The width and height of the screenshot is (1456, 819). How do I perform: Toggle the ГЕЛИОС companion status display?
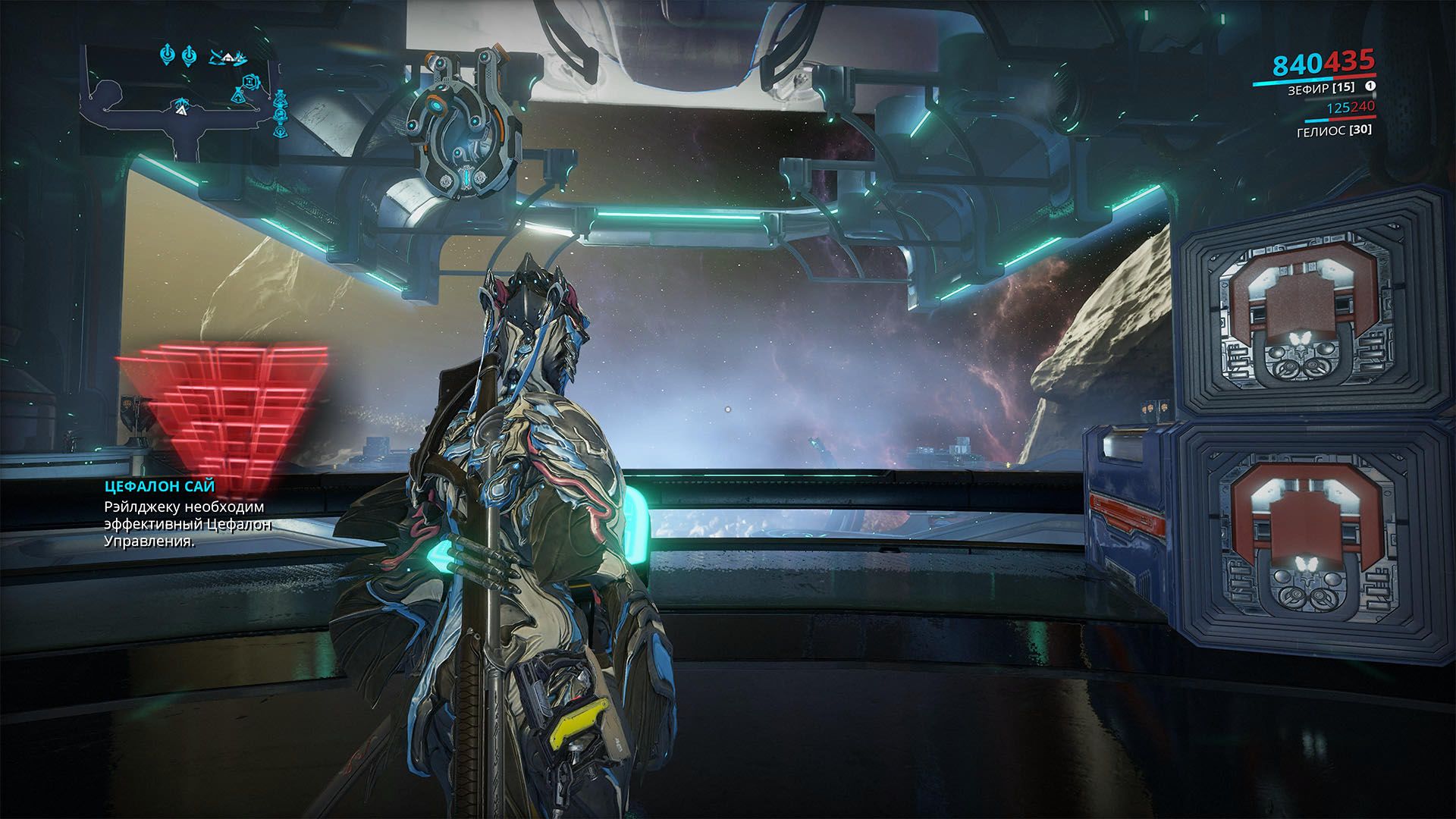[x=1335, y=130]
